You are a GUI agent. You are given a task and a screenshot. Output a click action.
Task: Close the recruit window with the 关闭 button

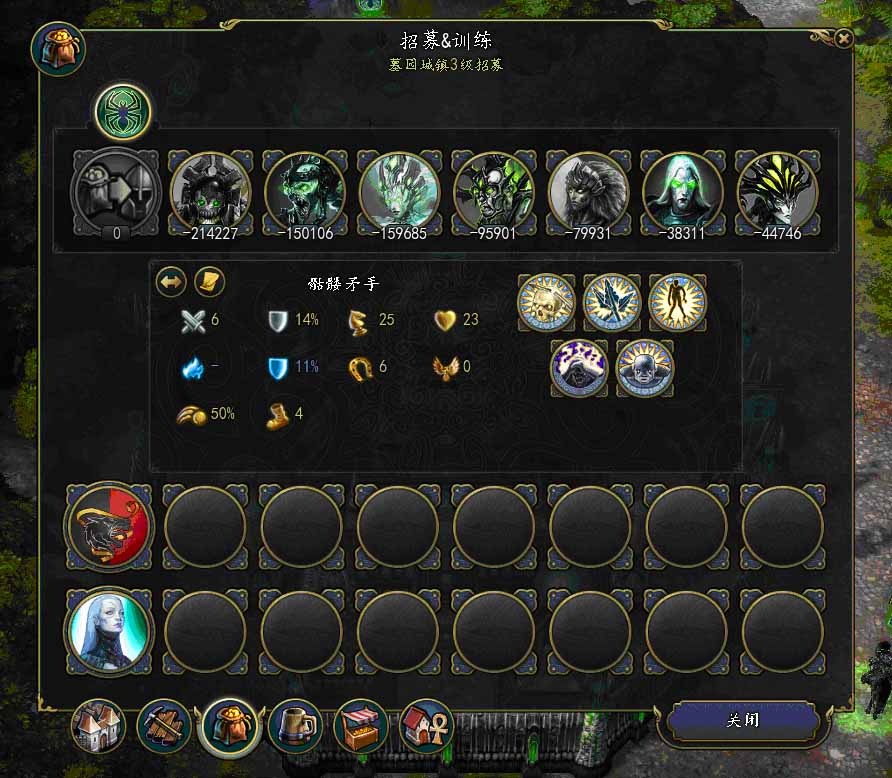(x=744, y=720)
